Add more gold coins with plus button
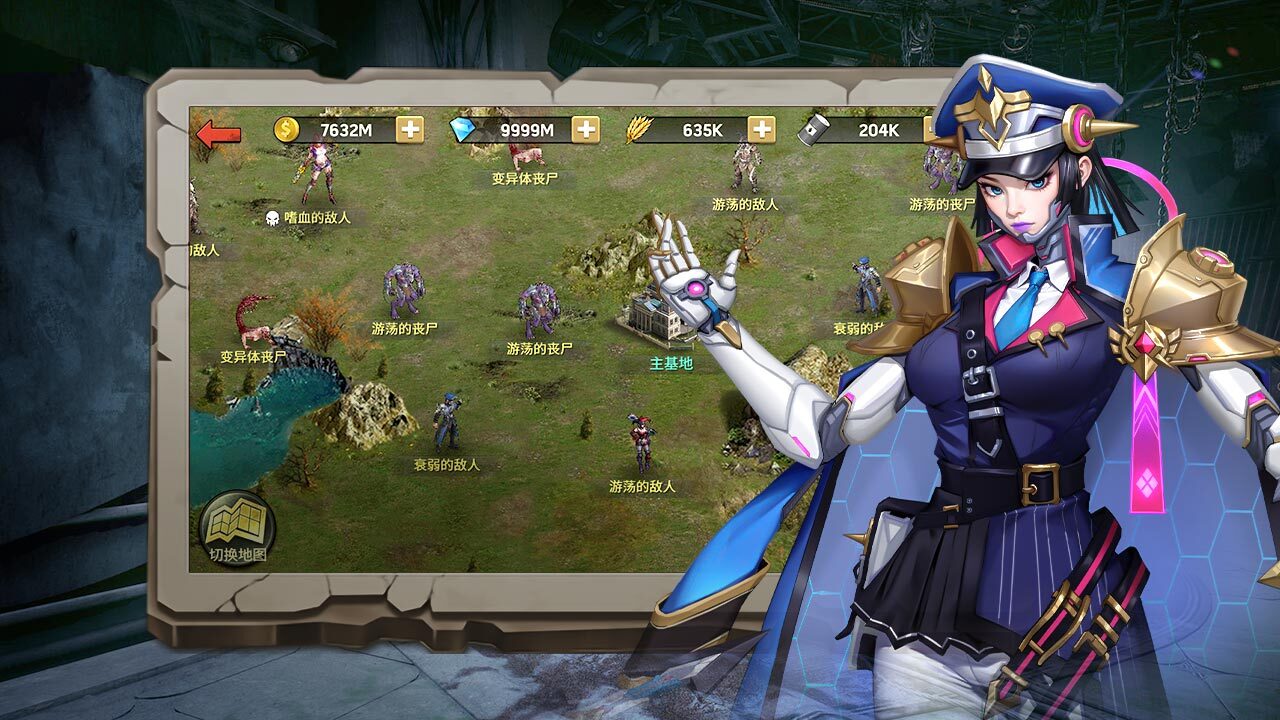Screen dimensions: 1280x720 [410, 129]
